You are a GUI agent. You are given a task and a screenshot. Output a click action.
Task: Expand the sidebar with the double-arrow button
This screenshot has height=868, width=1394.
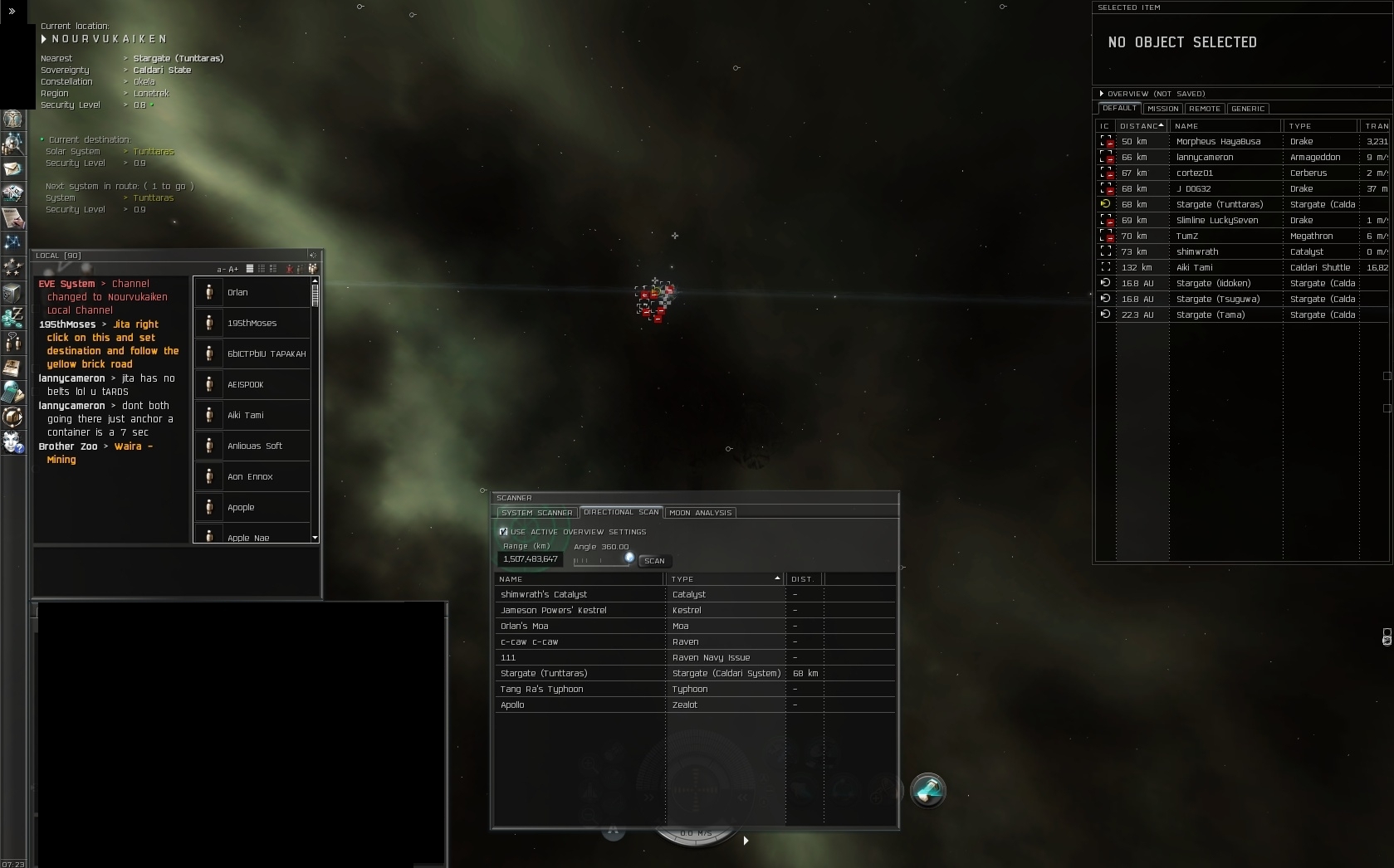point(12,12)
